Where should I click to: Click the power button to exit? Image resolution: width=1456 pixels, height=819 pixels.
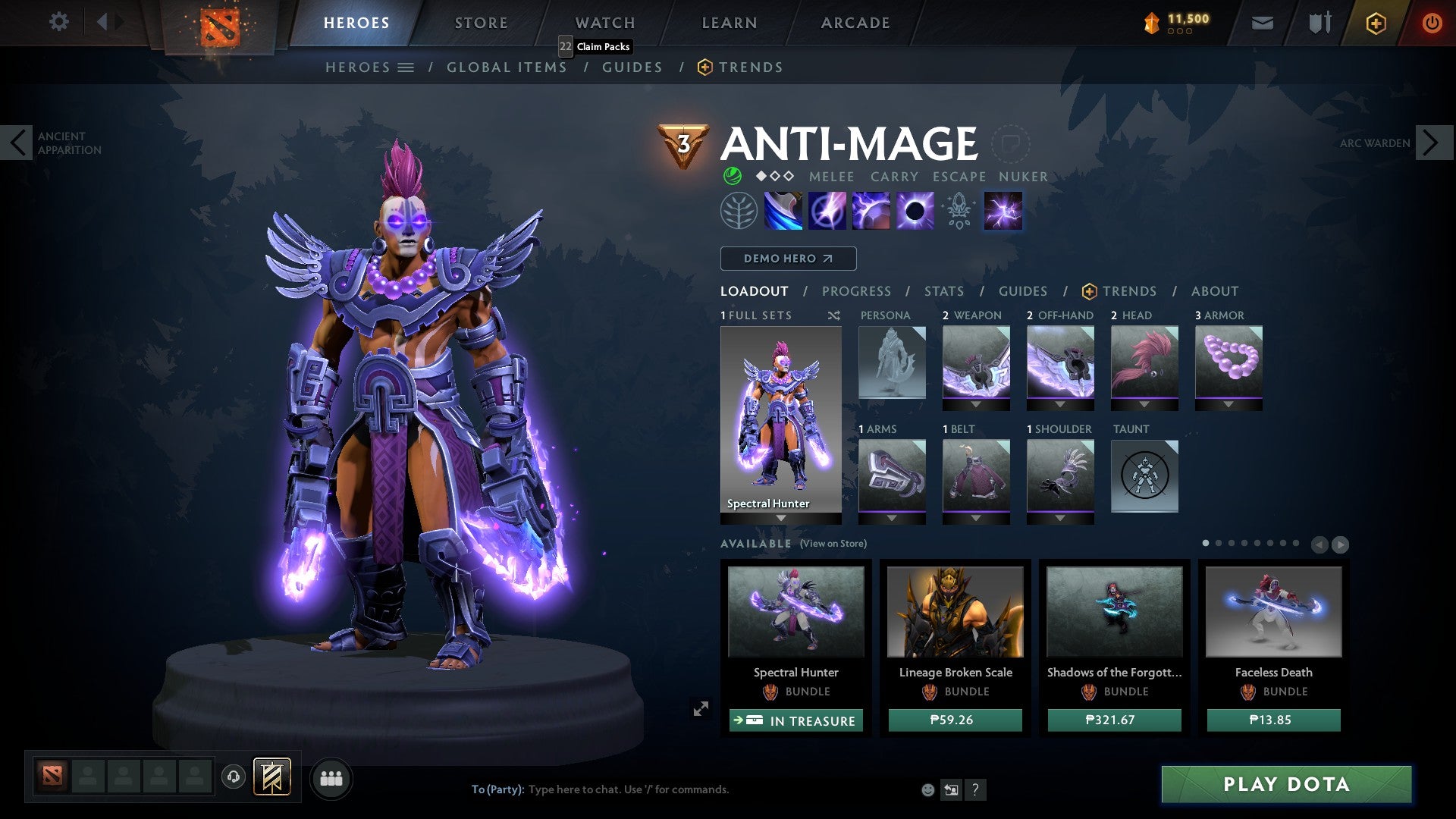click(x=1432, y=23)
